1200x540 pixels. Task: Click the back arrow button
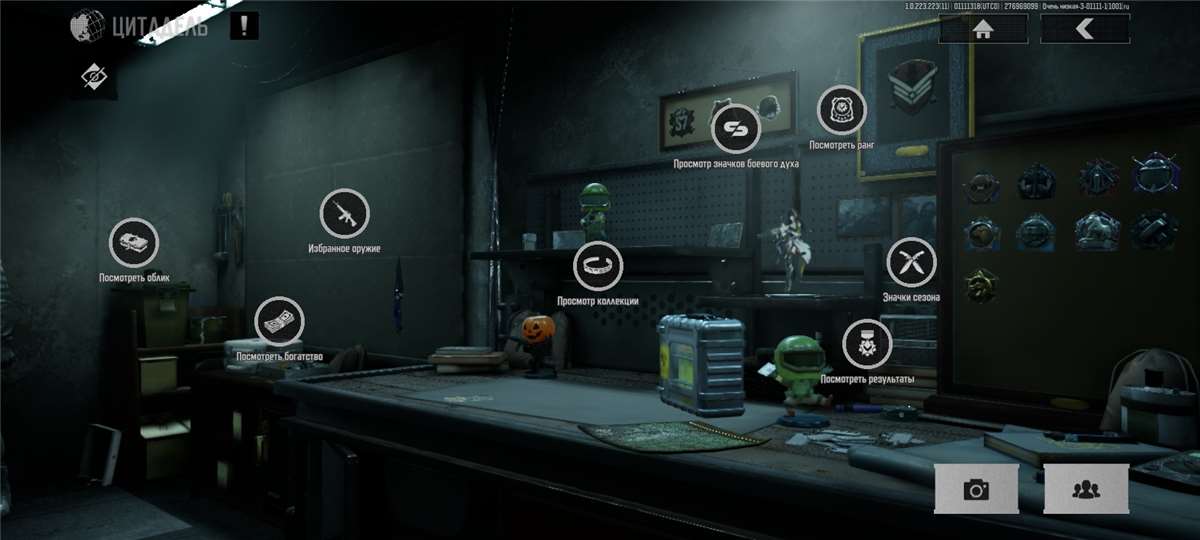(x=1085, y=29)
